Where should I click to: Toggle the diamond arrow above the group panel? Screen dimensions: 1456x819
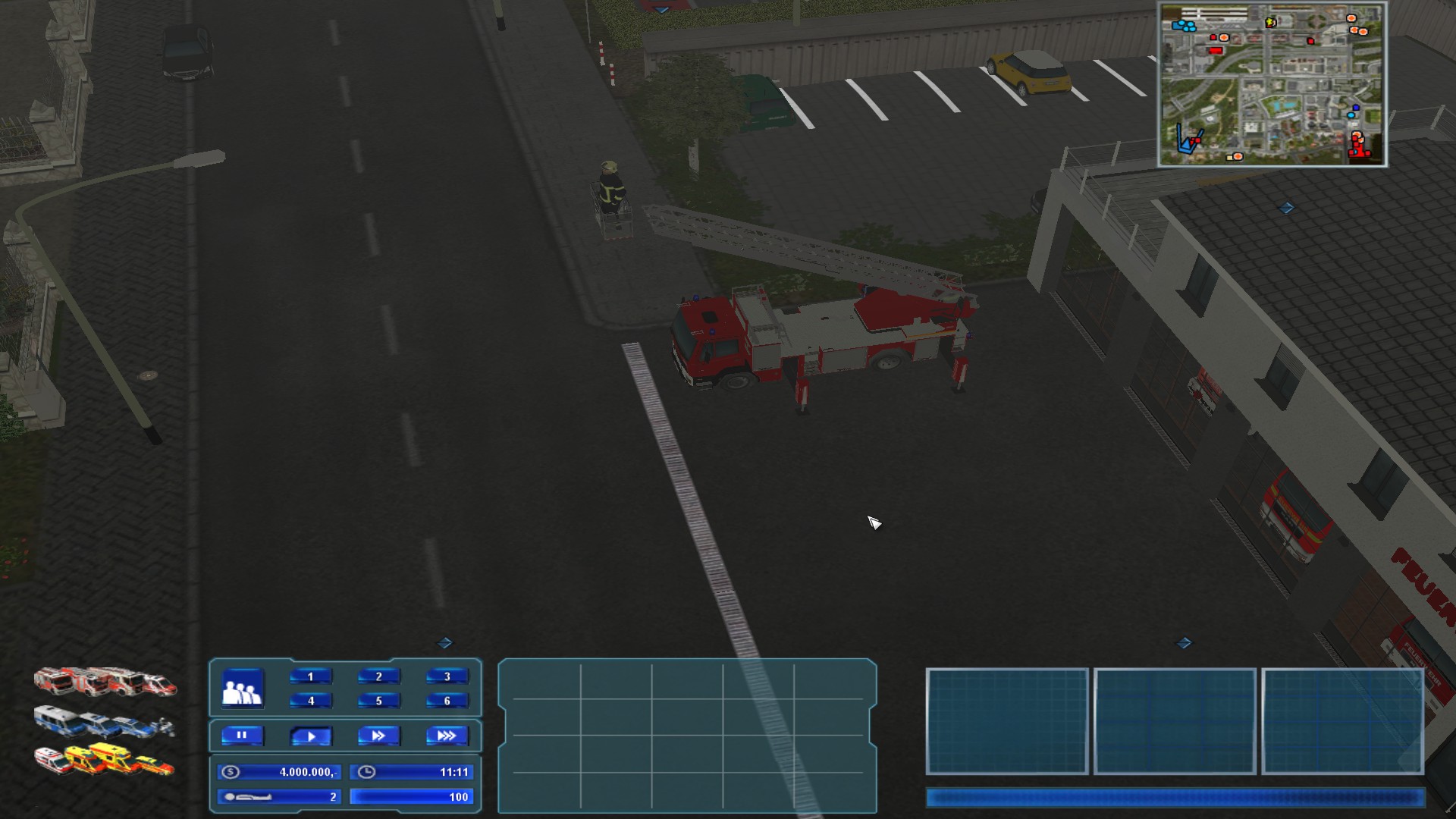click(x=445, y=643)
